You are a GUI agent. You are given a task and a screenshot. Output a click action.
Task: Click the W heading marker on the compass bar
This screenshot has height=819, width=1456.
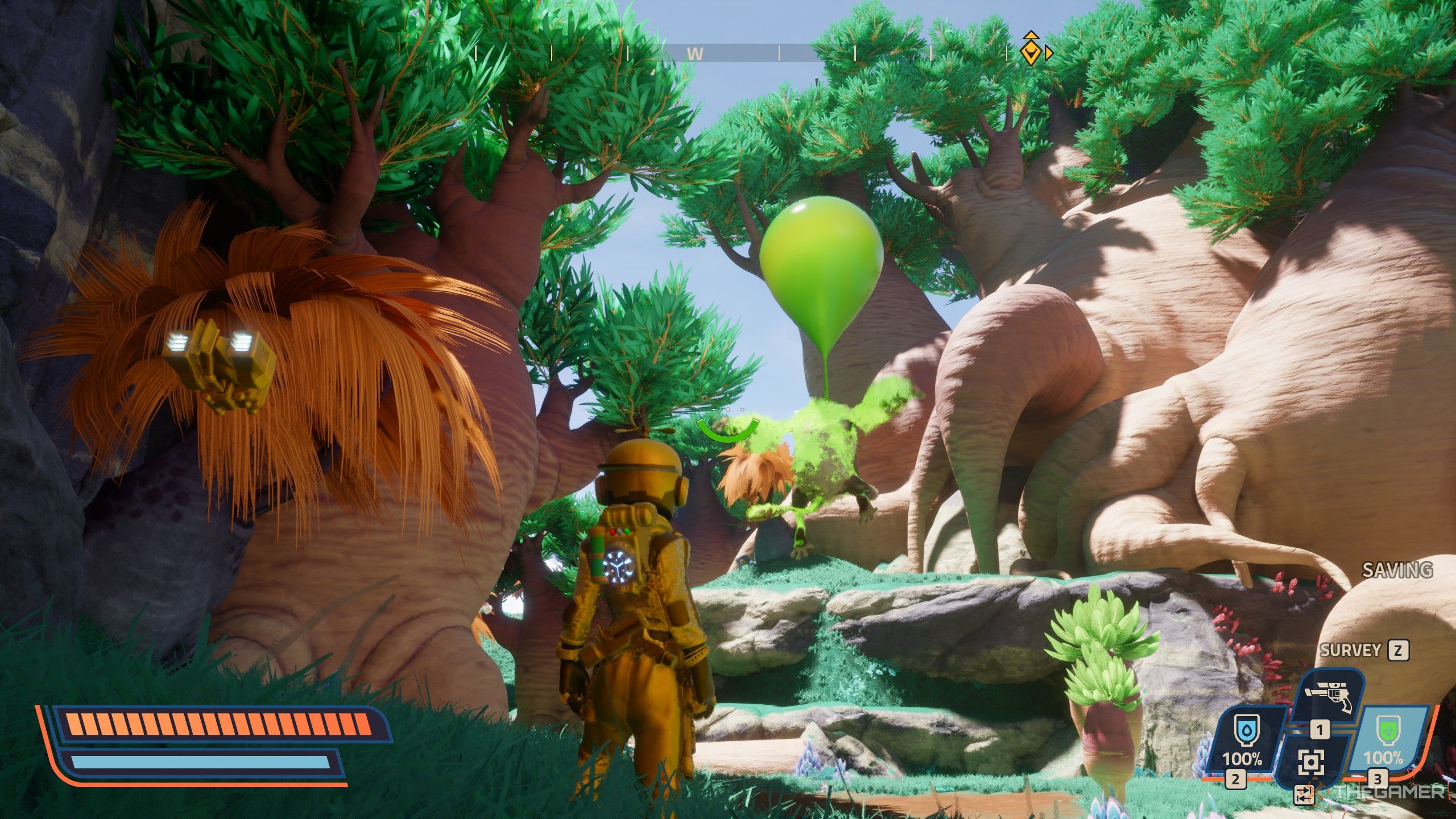tap(696, 53)
